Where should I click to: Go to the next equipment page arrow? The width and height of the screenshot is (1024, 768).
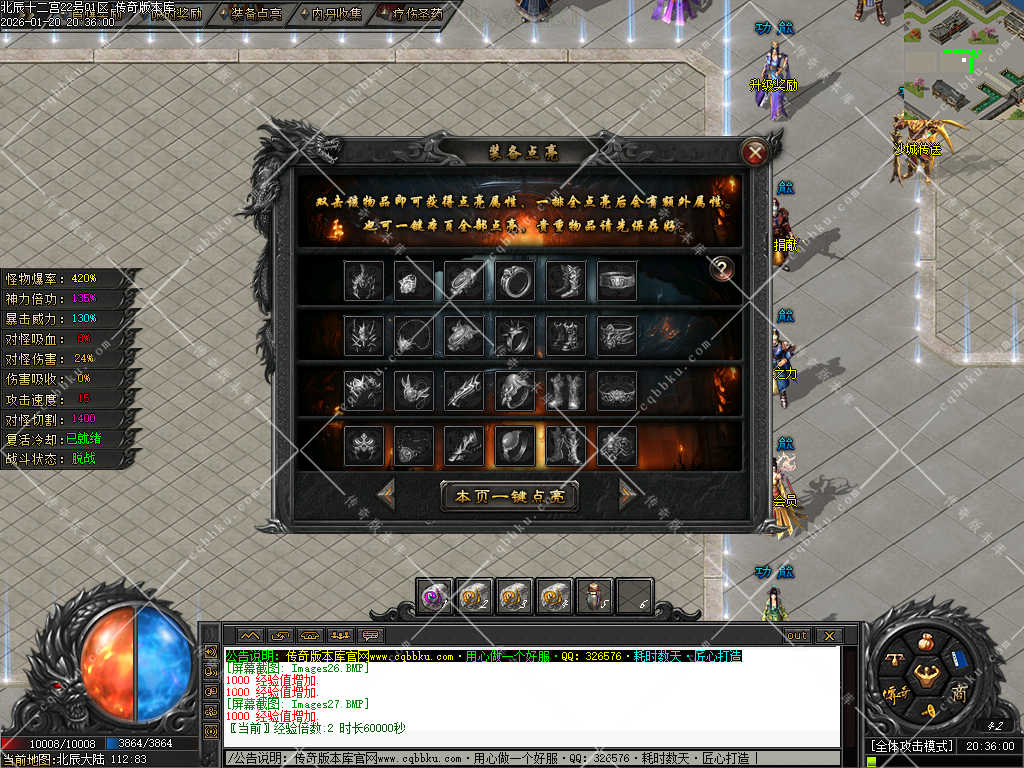[x=627, y=494]
